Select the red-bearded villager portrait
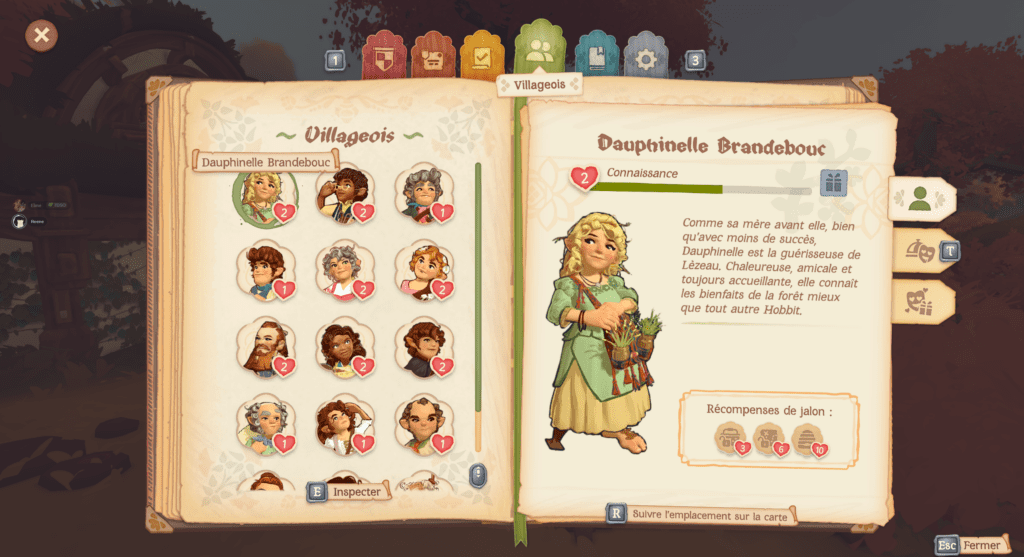The image size is (1024, 557). click(x=265, y=347)
